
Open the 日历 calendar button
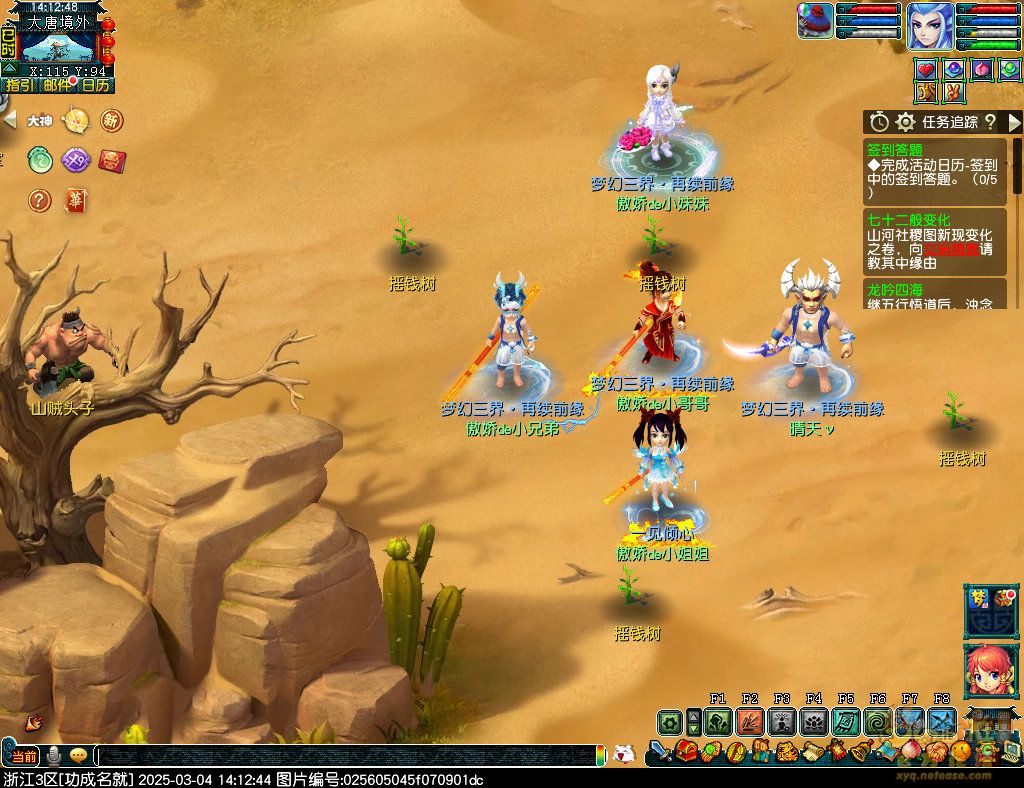point(95,85)
